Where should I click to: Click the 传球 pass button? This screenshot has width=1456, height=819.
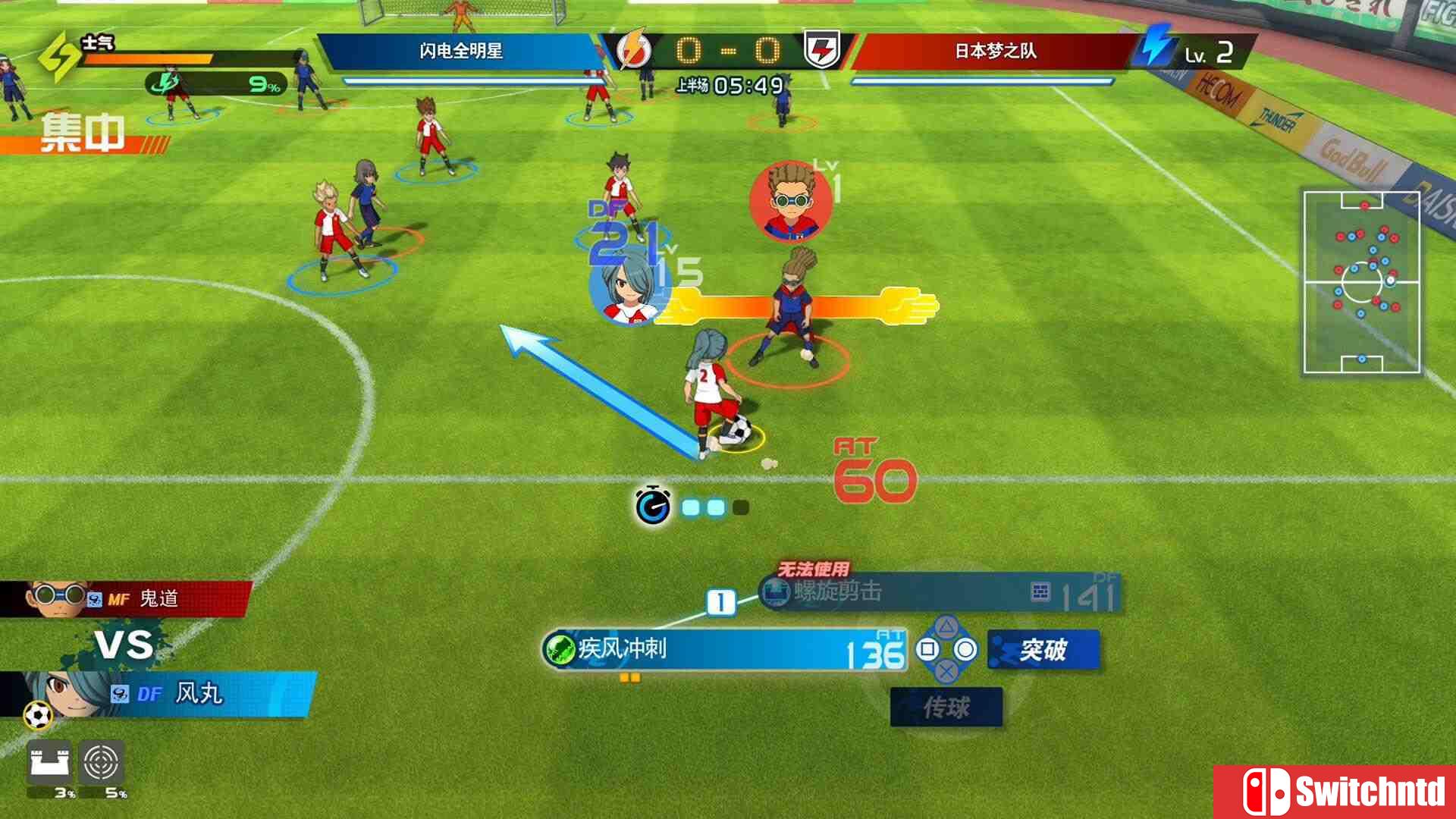pos(948,707)
